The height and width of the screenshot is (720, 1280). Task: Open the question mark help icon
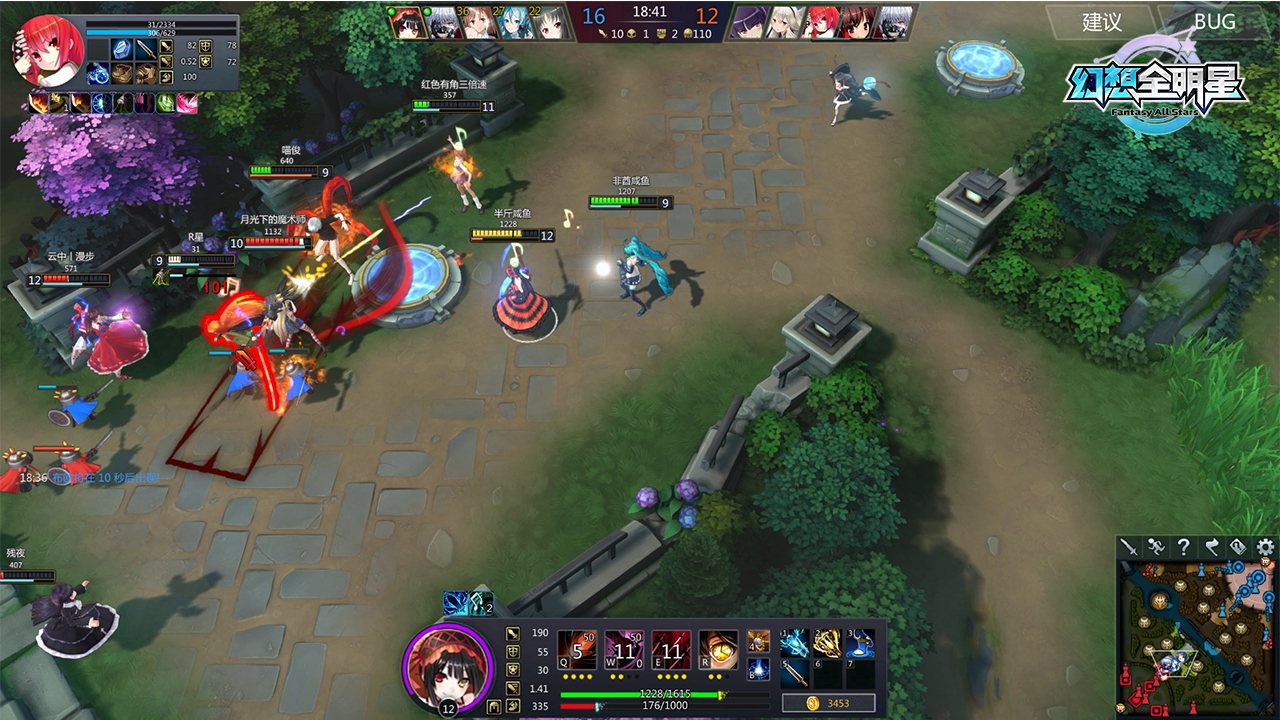click(1184, 547)
